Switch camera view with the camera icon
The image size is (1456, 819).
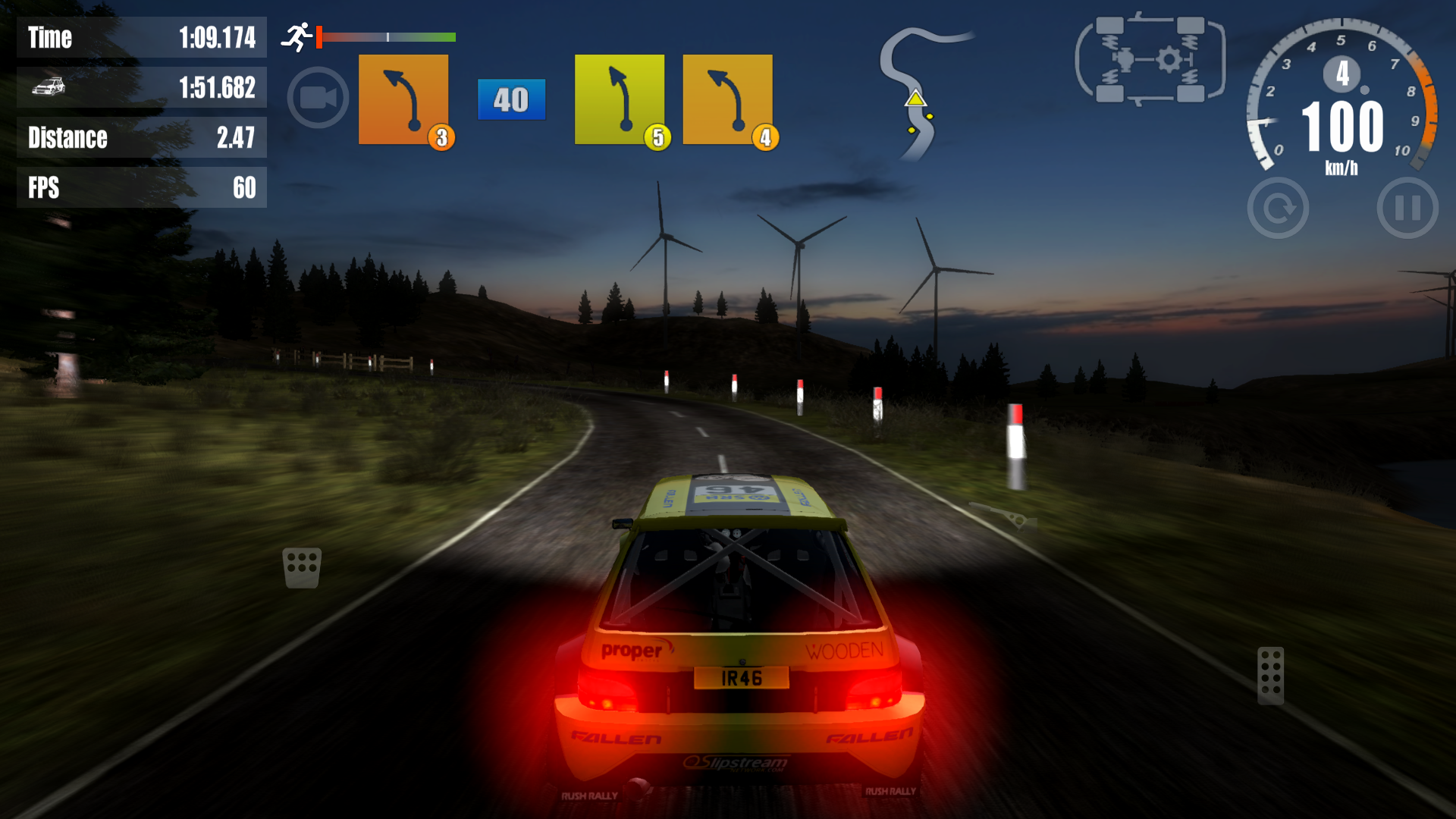[x=318, y=98]
